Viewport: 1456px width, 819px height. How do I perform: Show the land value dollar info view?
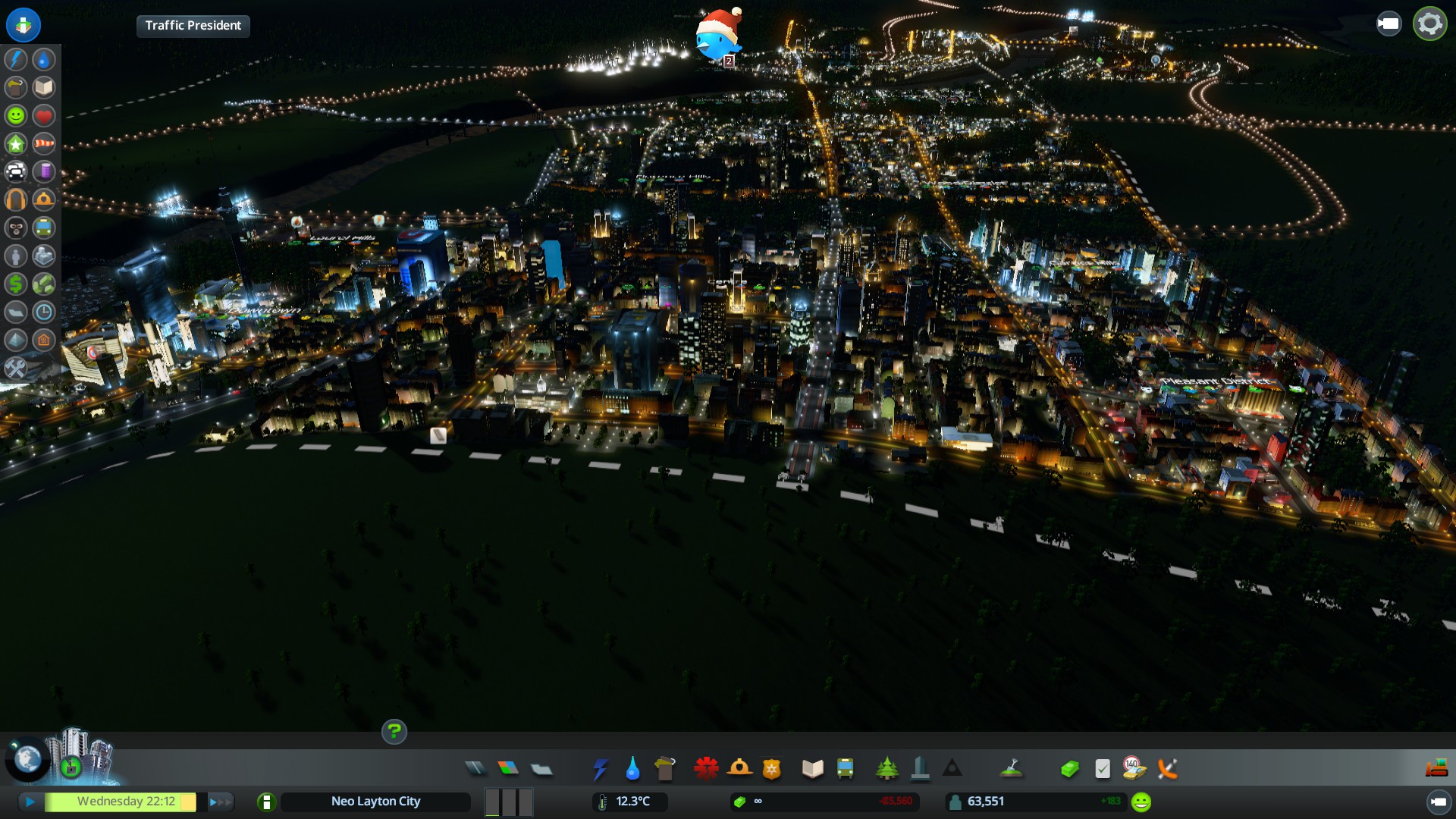click(16, 284)
